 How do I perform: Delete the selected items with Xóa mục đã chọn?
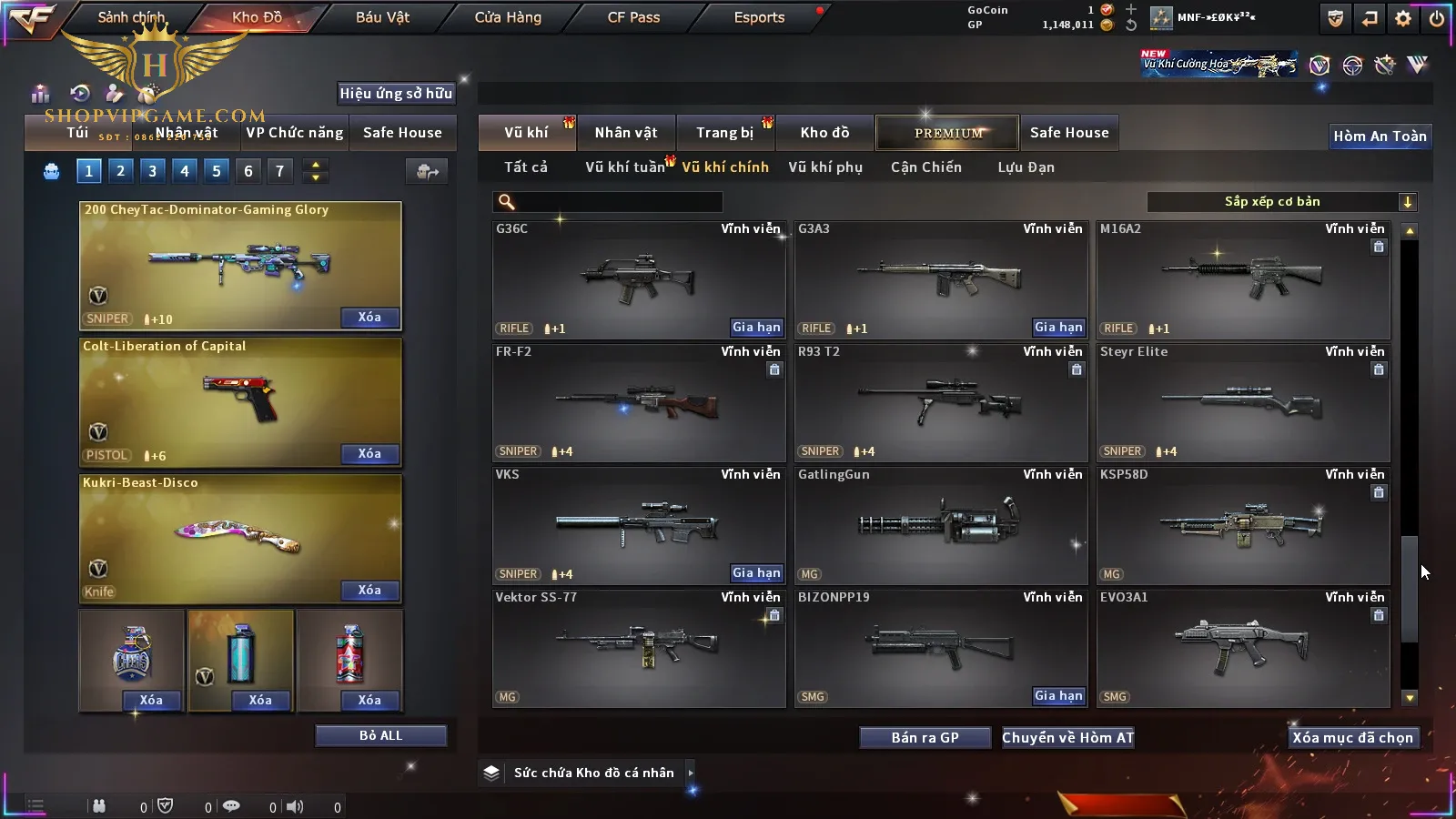pos(1352,738)
